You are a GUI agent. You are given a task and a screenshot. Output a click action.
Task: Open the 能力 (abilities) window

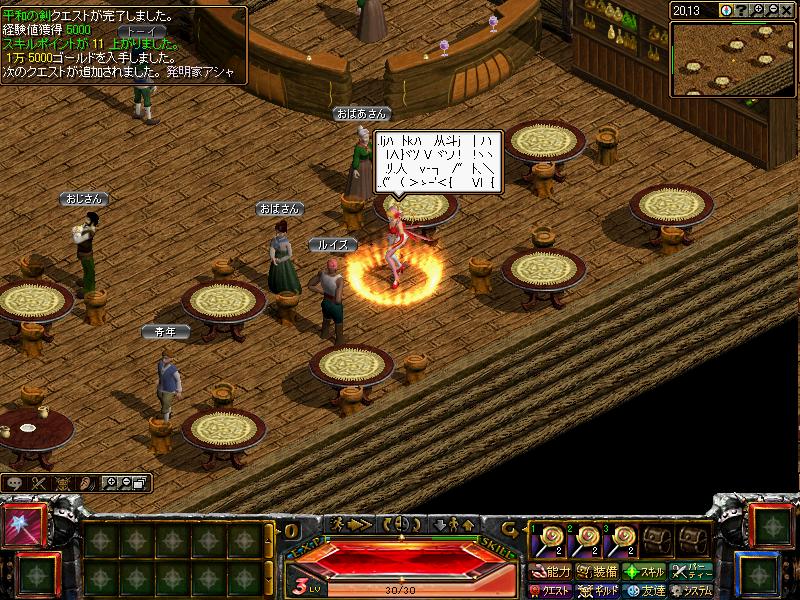tap(552, 572)
